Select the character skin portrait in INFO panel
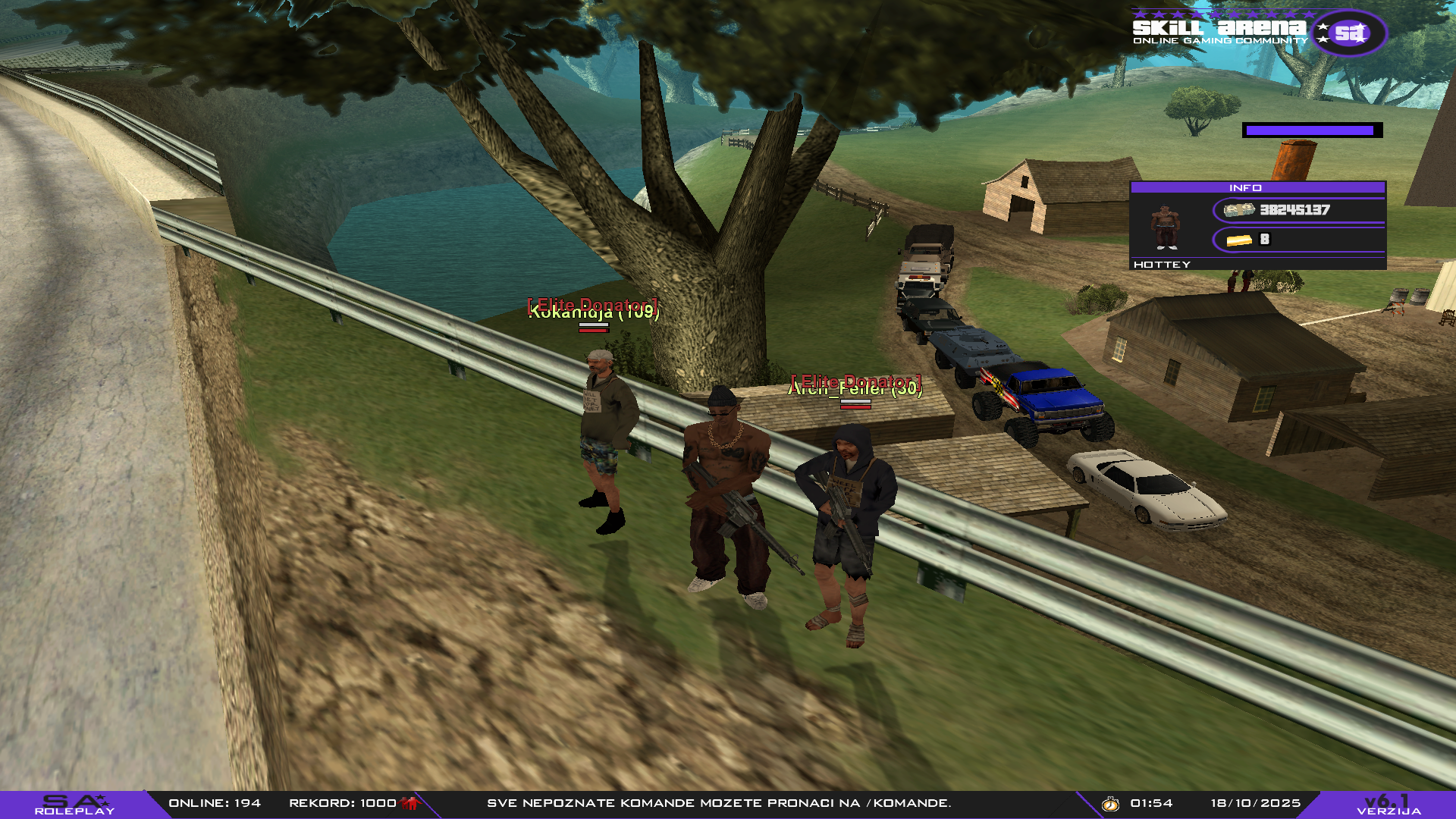The height and width of the screenshot is (819, 1456). click(x=1165, y=226)
